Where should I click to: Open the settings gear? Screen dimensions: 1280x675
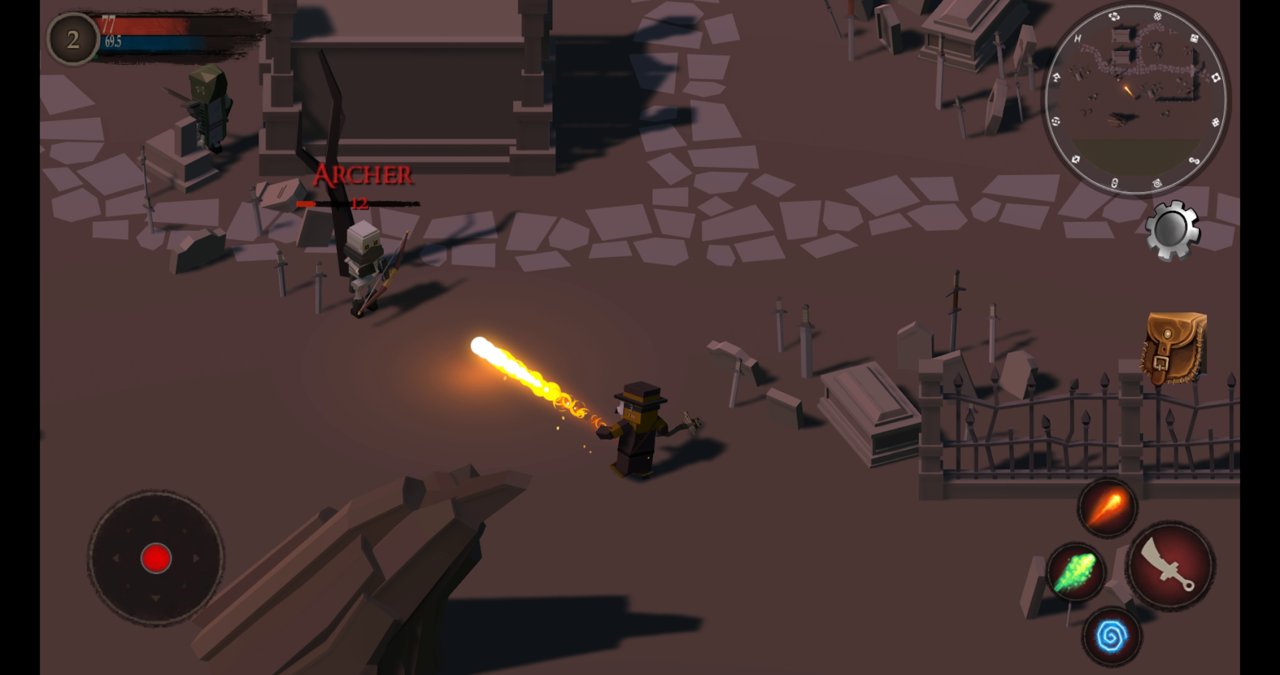1172,229
